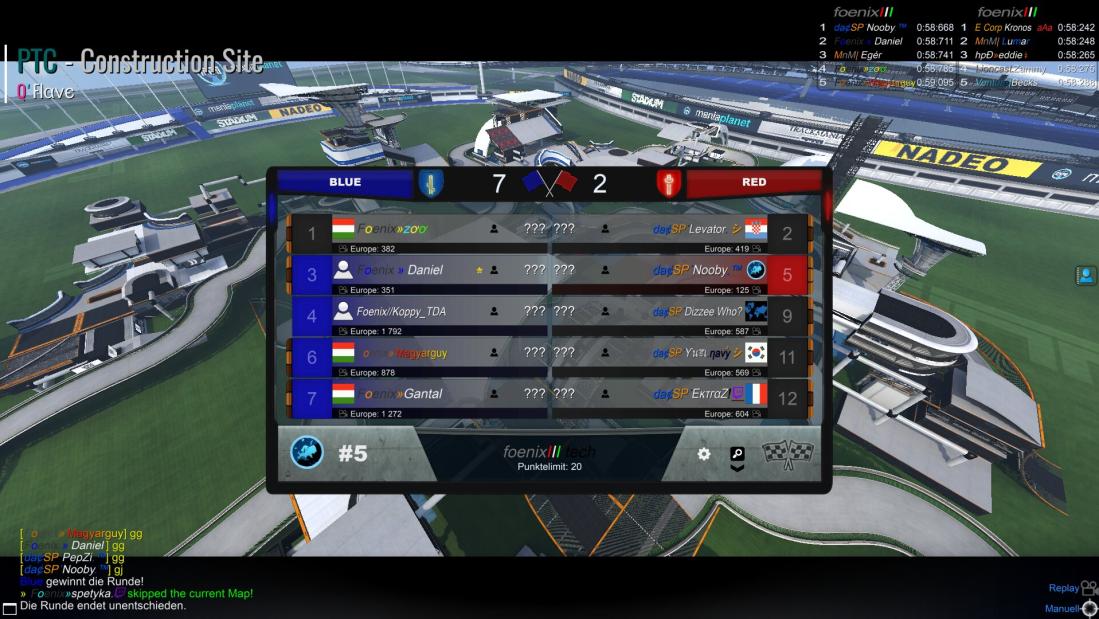Click the BLUE team header banner
The height and width of the screenshot is (619, 1099).
345,183
